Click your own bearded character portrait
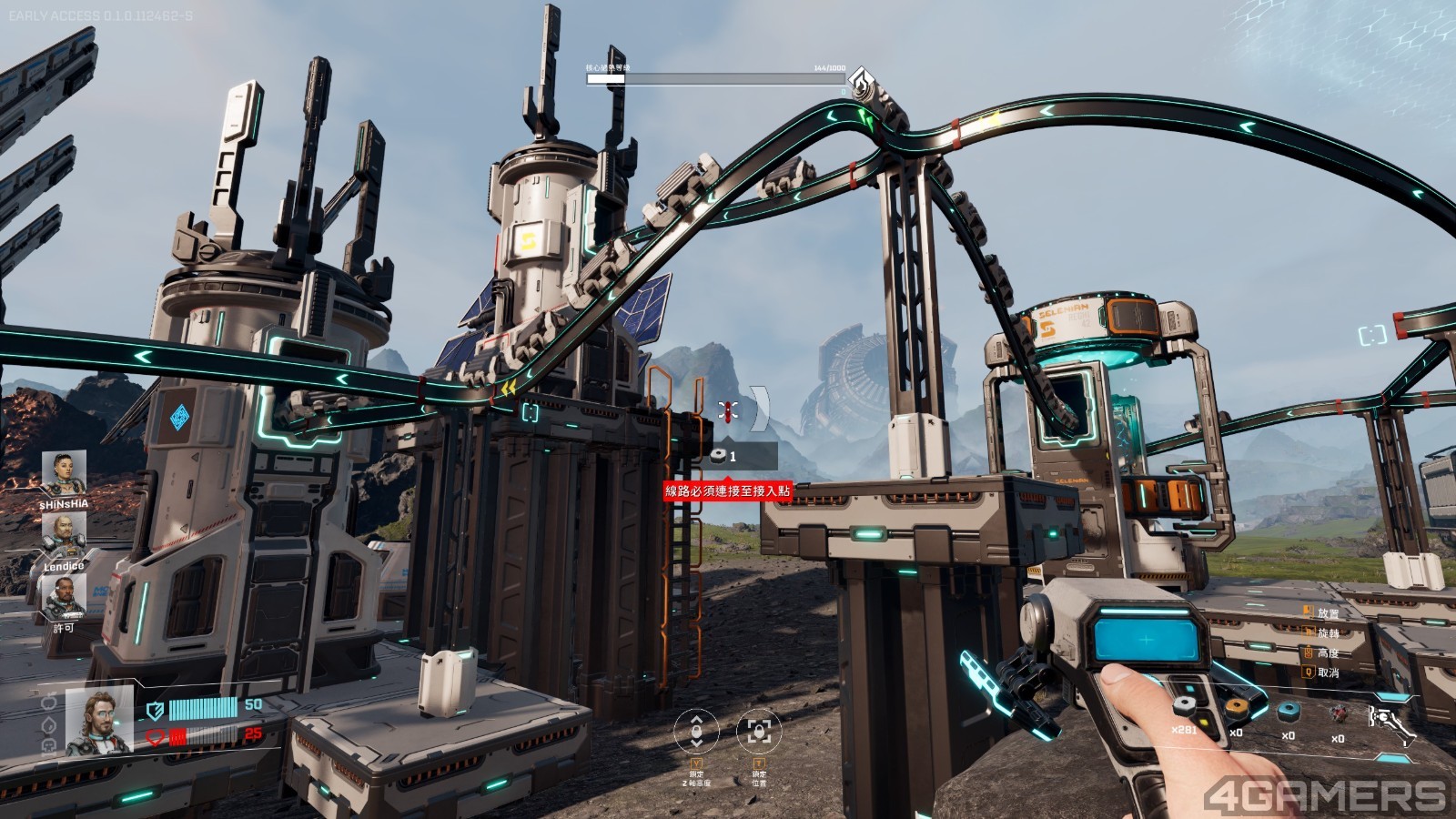 (x=99, y=723)
